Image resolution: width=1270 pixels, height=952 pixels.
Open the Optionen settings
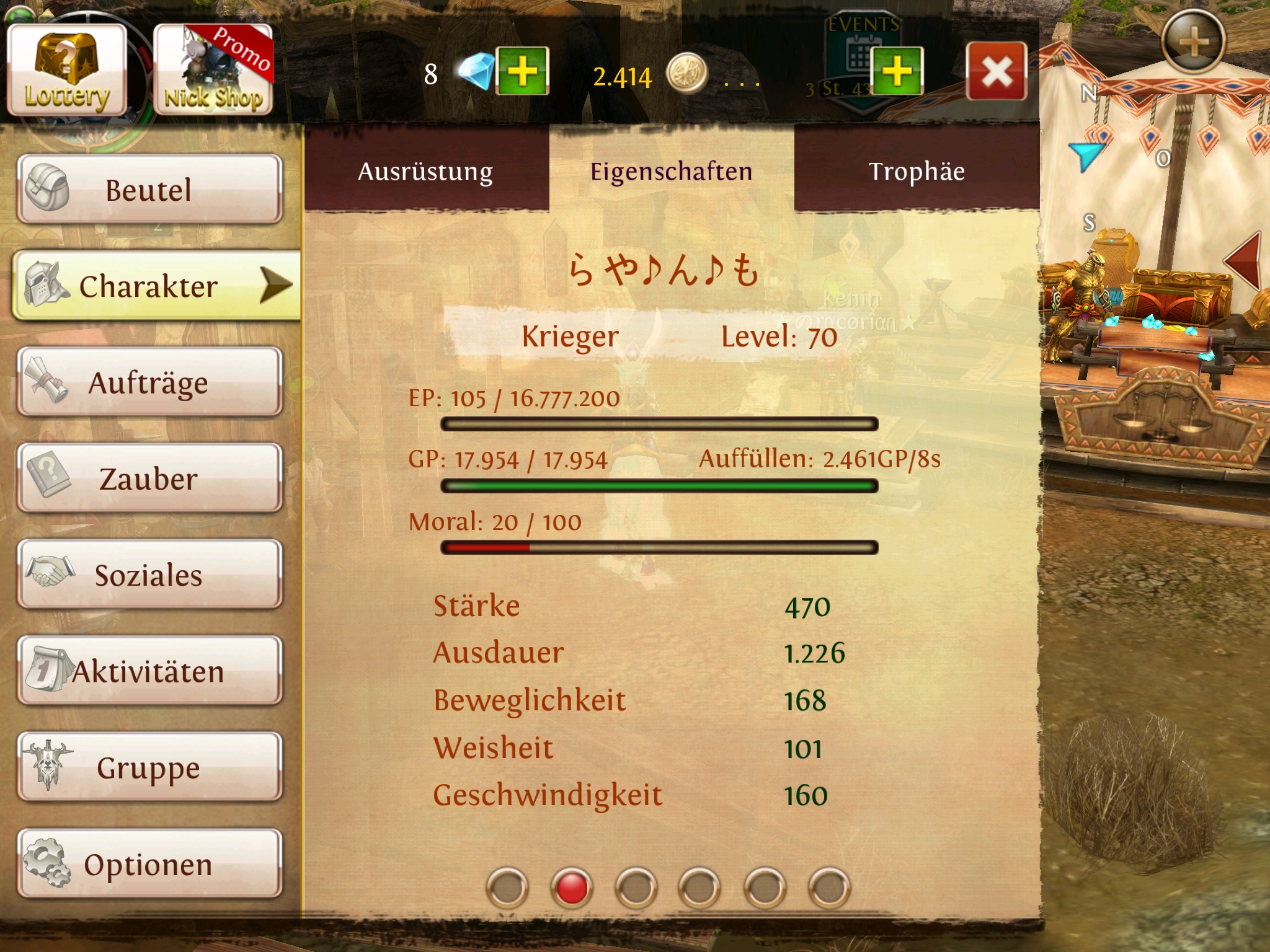tap(149, 864)
